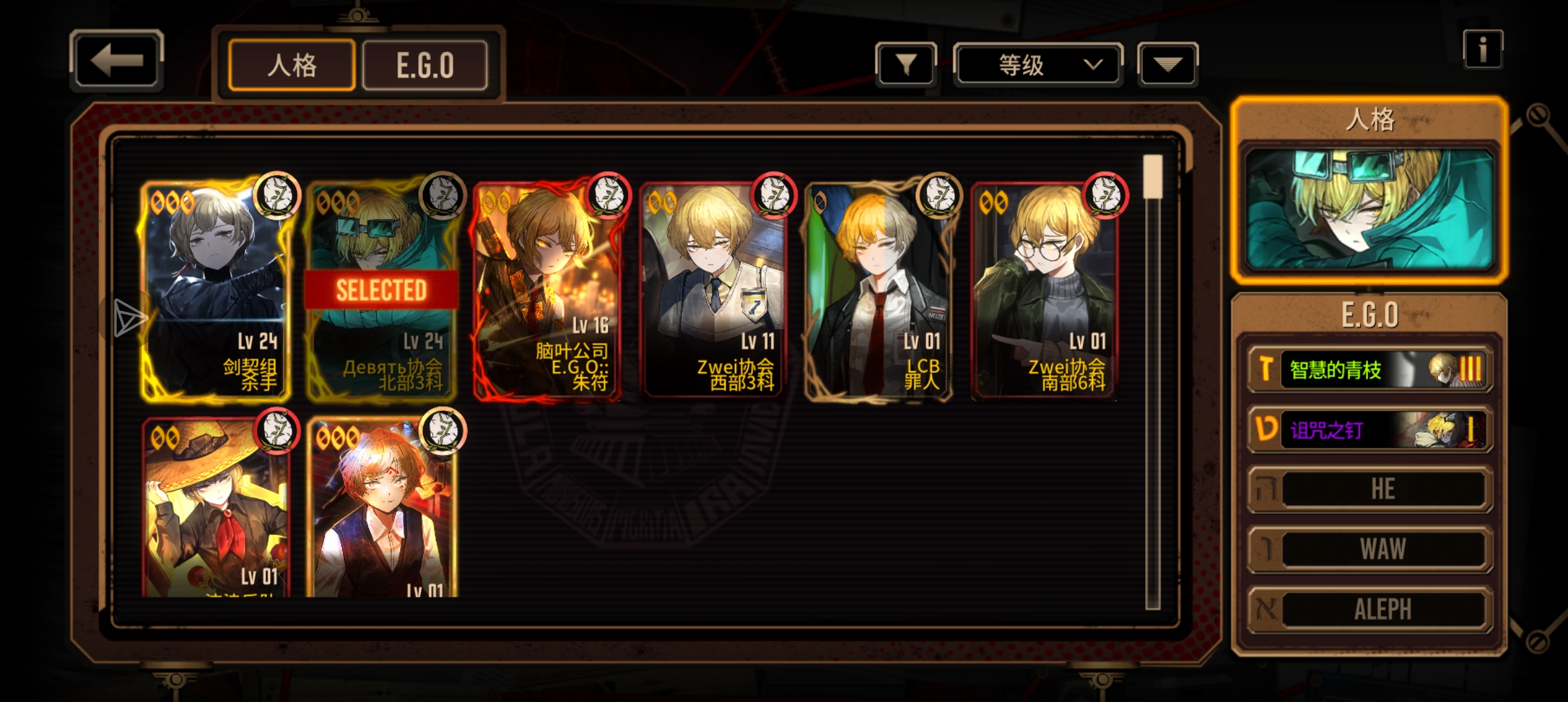The width and height of the screenshot is (1568, 702).
Task: Open the info button
Action: pyautogui.click(x=1482, y=49)
